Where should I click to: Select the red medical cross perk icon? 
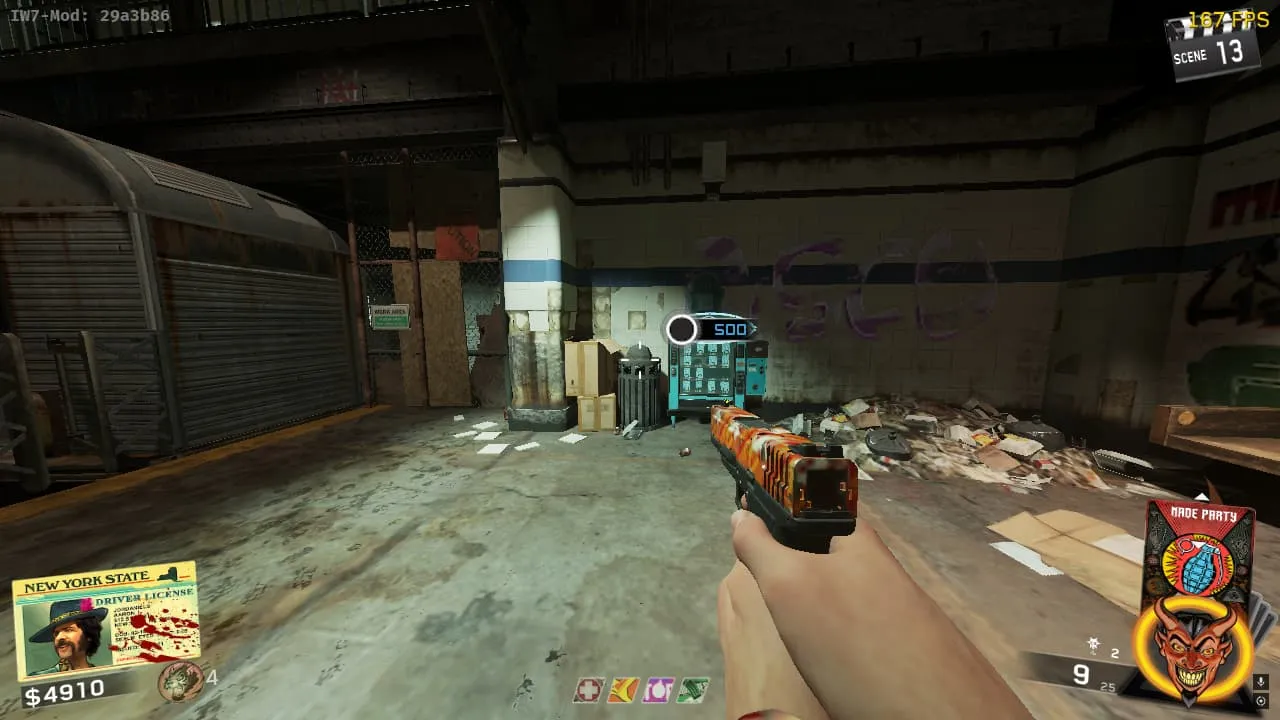click(x=589, y=690)
